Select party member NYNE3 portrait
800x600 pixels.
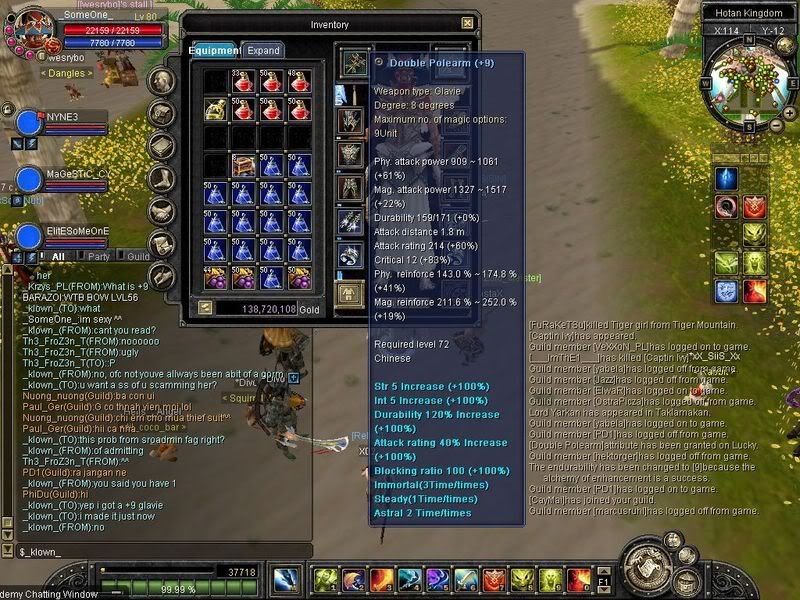27,122
